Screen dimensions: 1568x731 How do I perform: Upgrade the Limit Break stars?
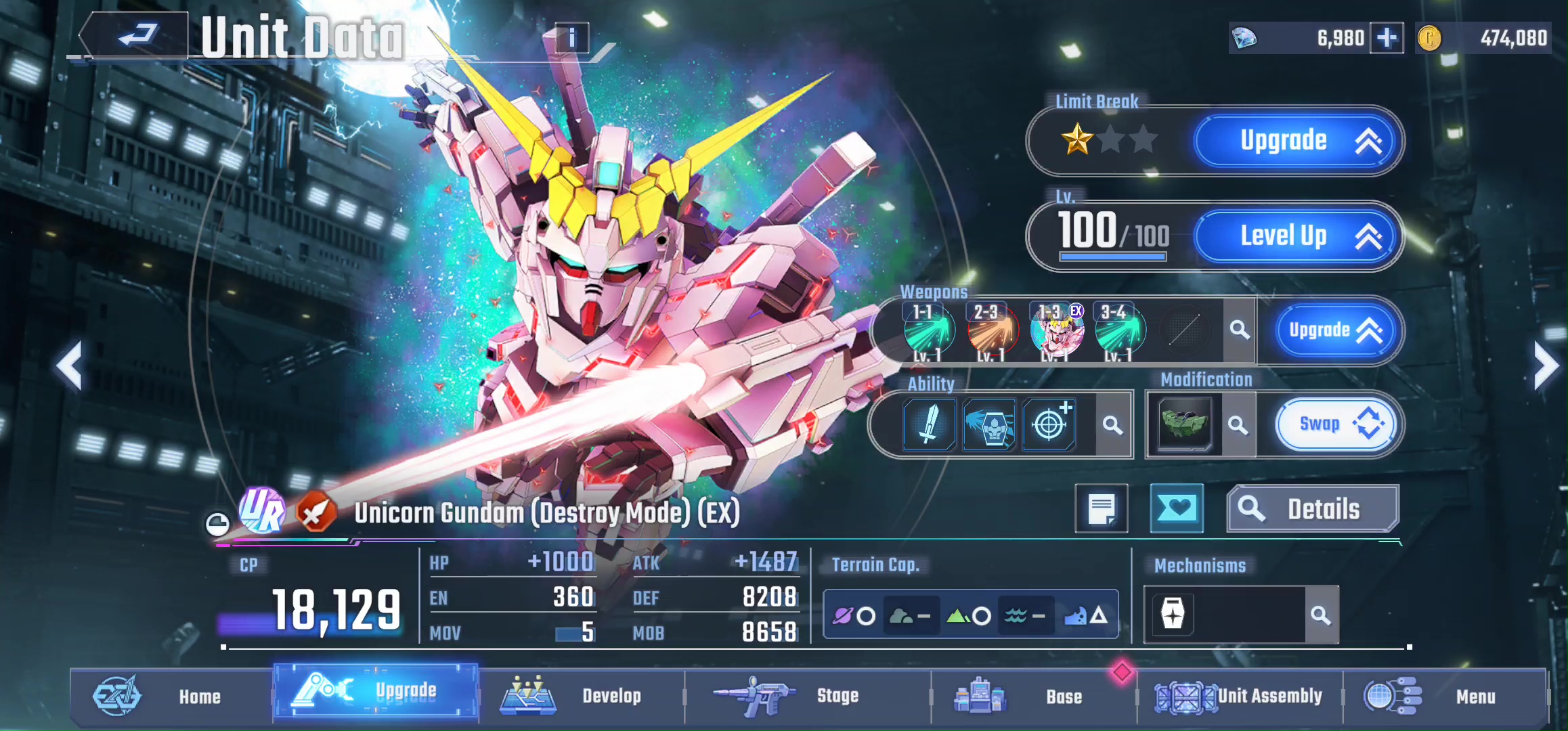point(1297,141)
